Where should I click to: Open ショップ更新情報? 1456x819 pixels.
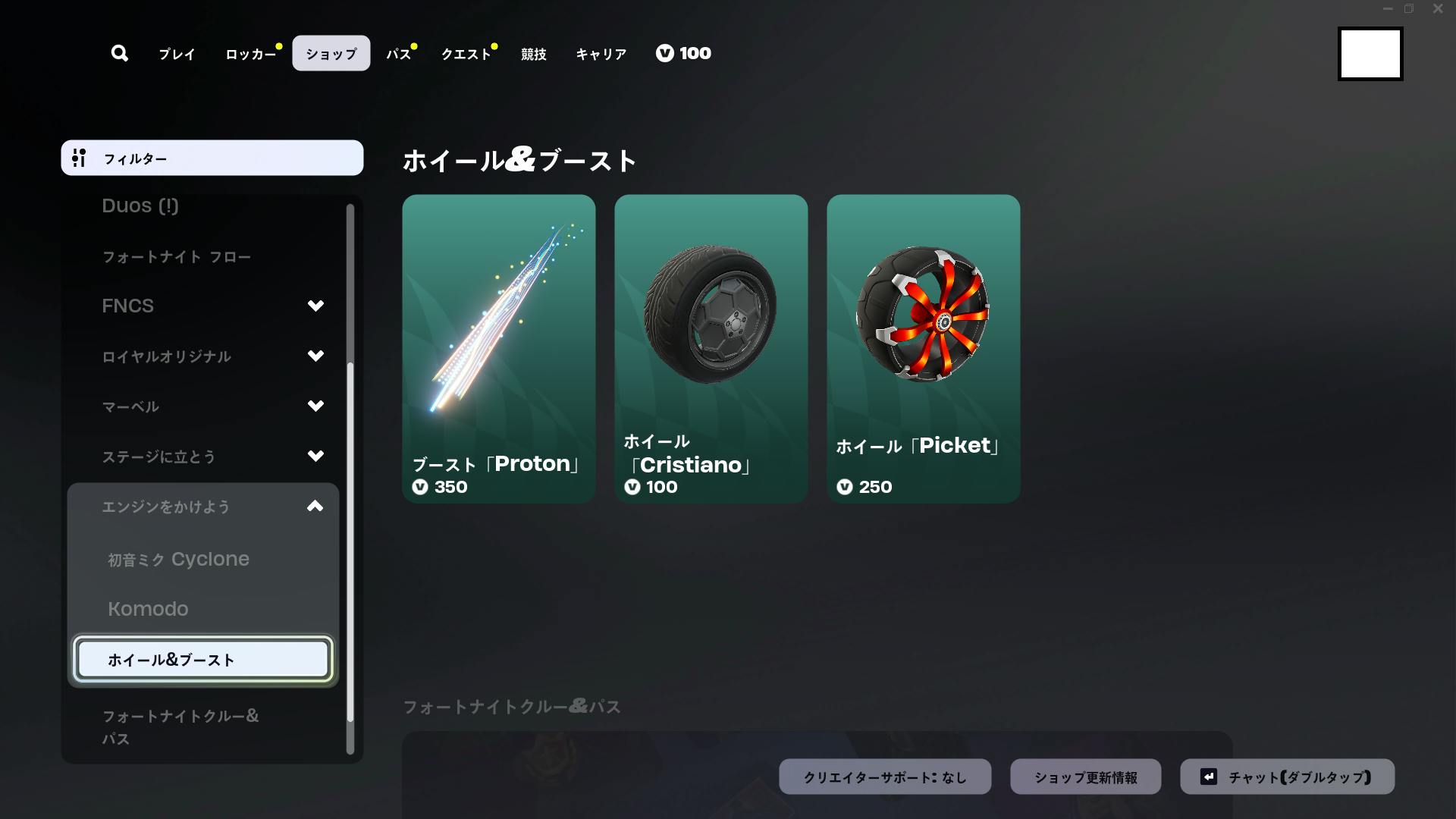coord(1086,776)
